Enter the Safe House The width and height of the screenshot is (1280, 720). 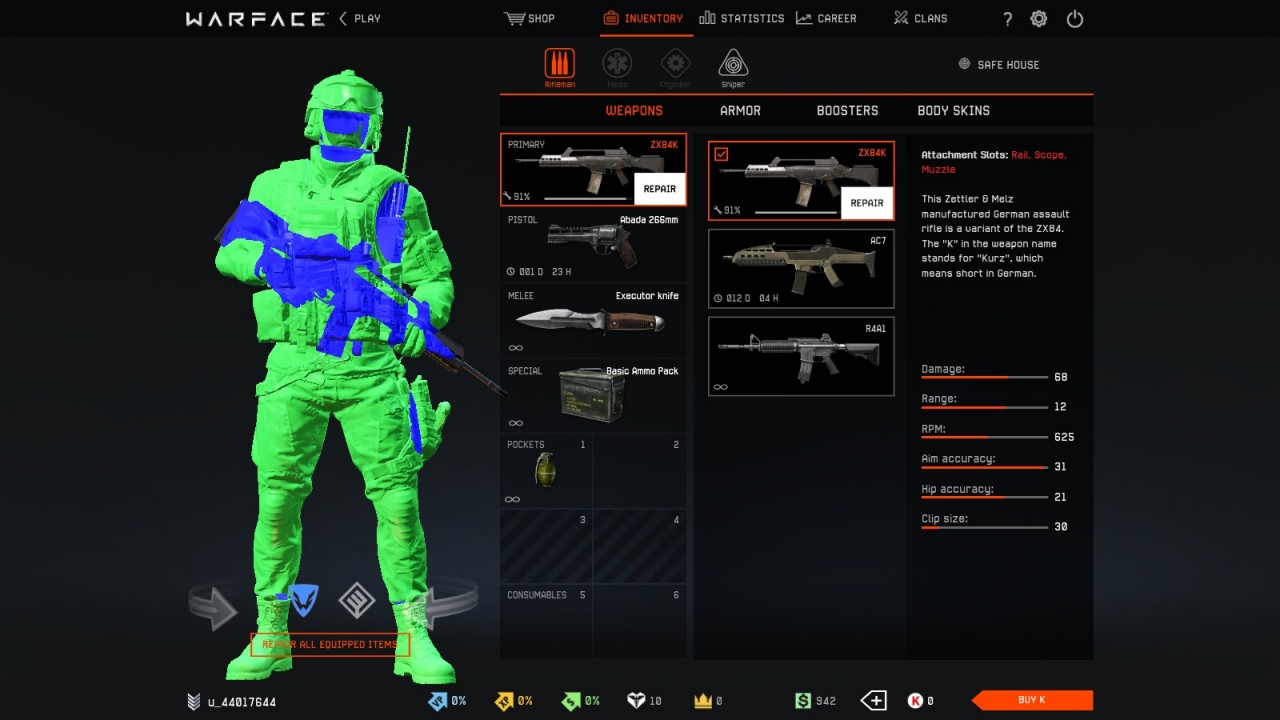[999, 65]
